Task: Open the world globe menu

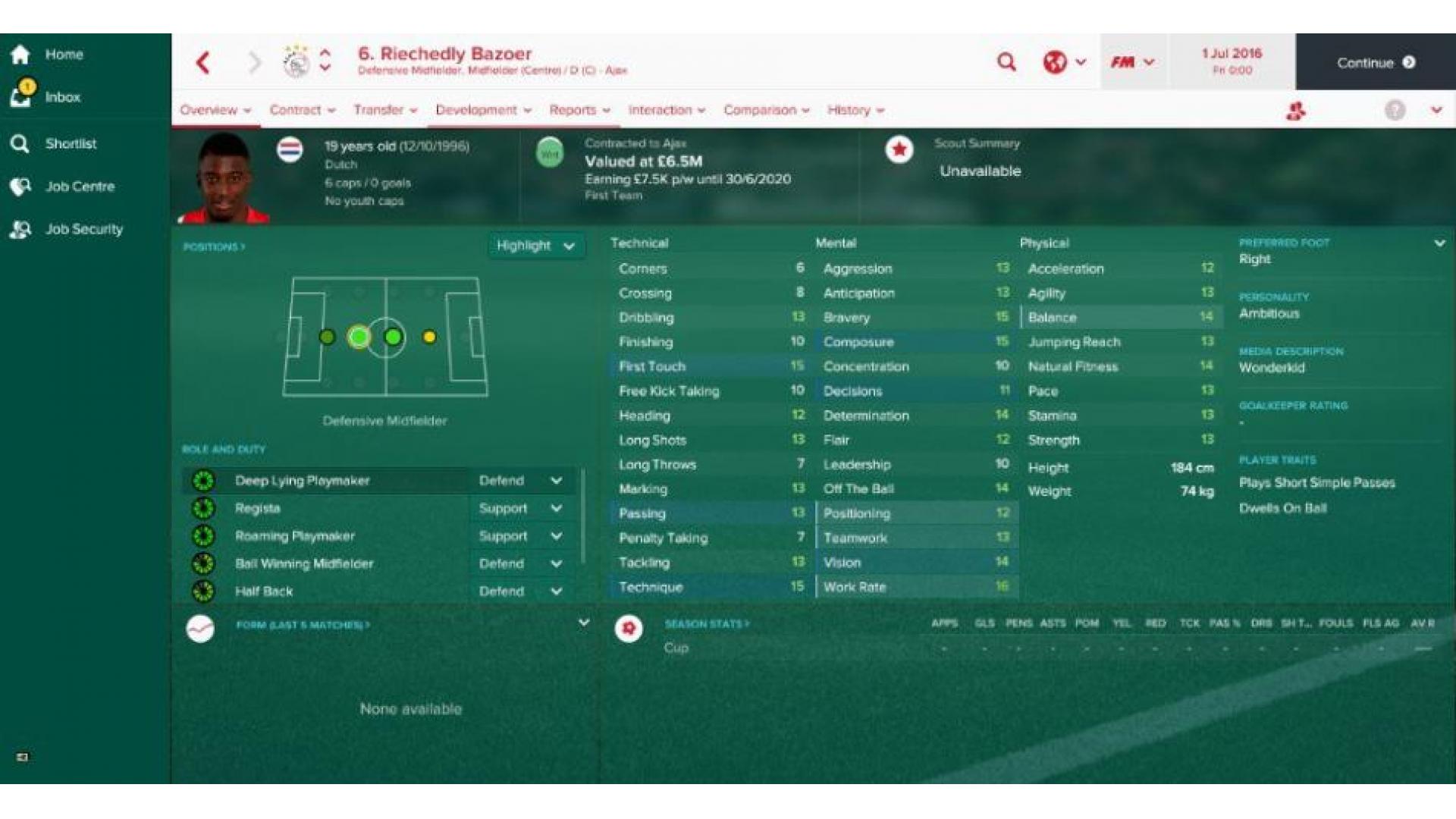Action: click(x=1064, y=62)
